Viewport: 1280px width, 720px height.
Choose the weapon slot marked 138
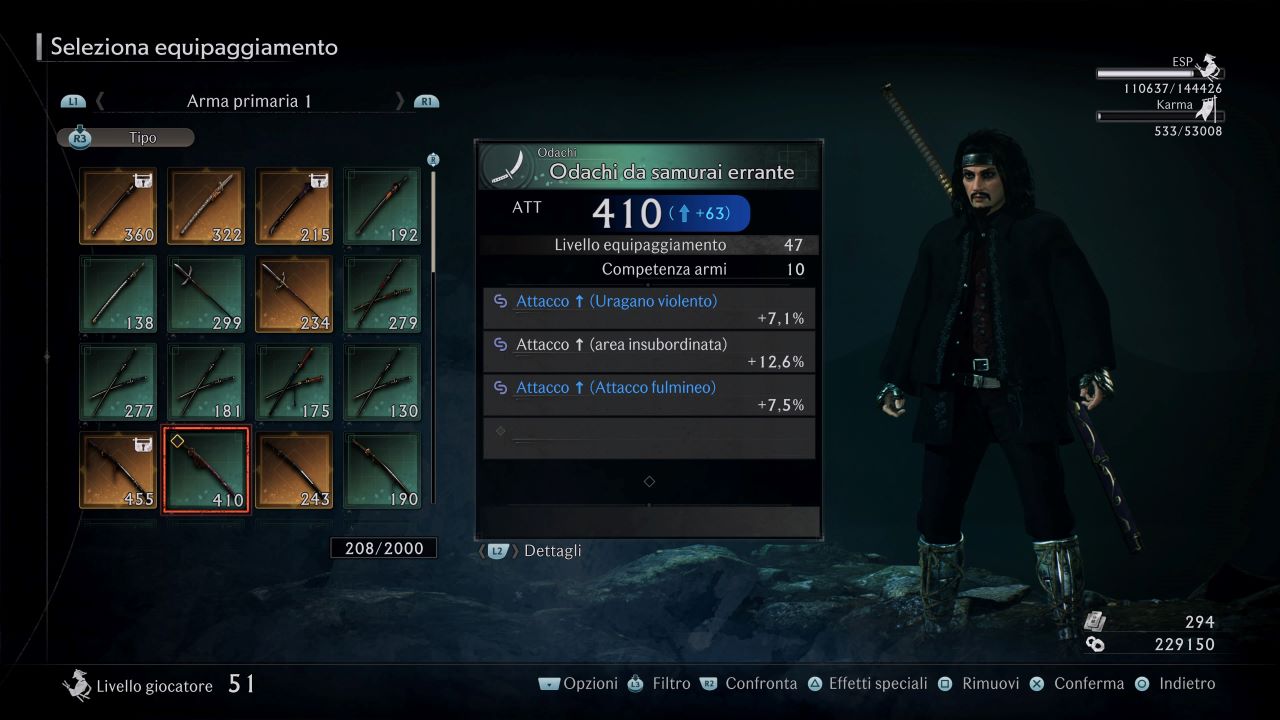[x=118, y=294]
